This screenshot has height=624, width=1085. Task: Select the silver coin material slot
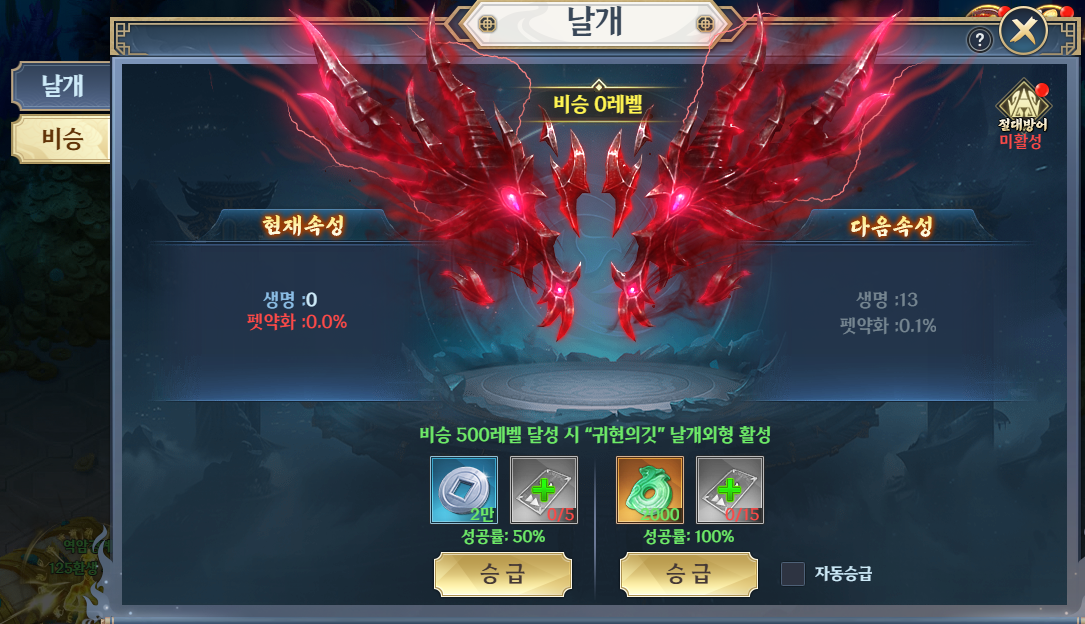point(464,490)
